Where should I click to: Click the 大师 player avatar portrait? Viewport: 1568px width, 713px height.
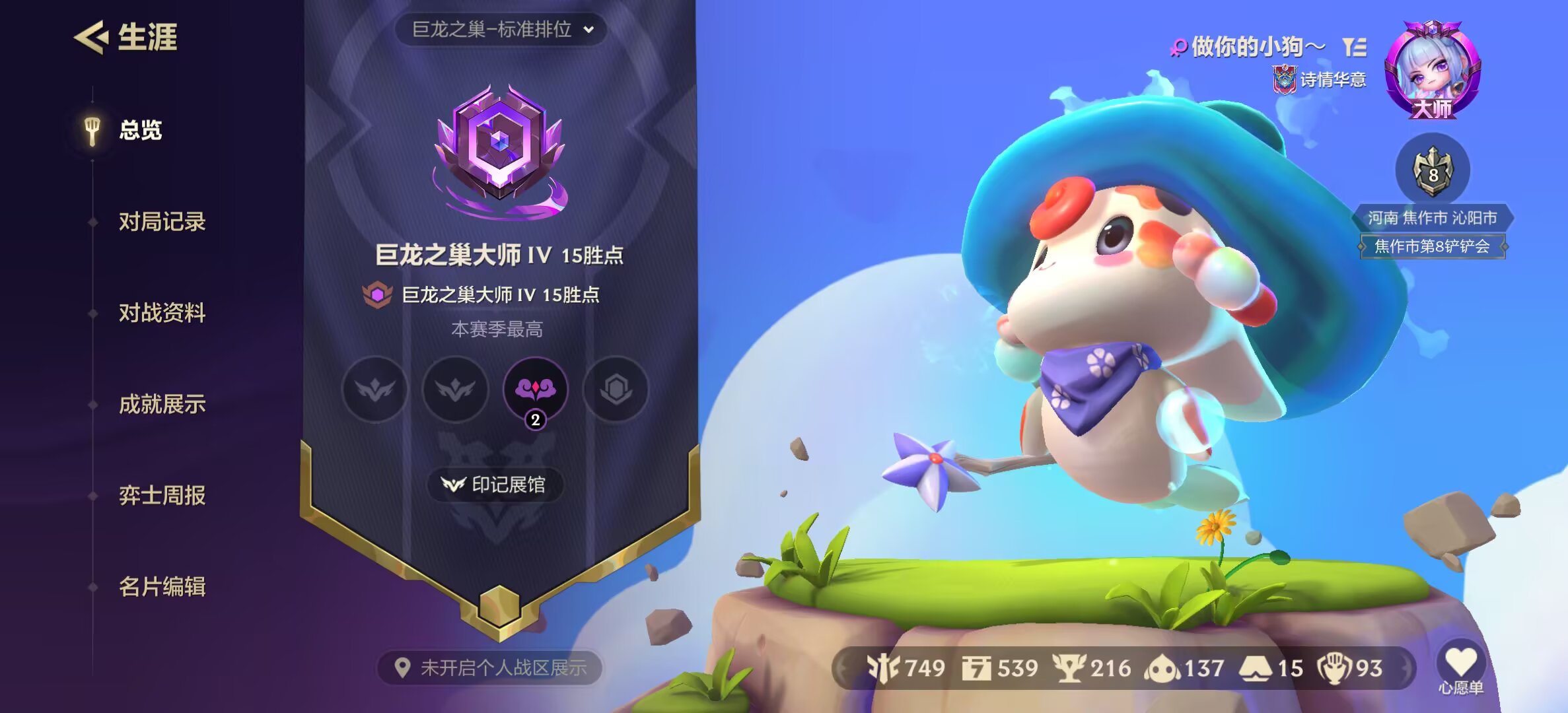click(x=1432, y=70)
